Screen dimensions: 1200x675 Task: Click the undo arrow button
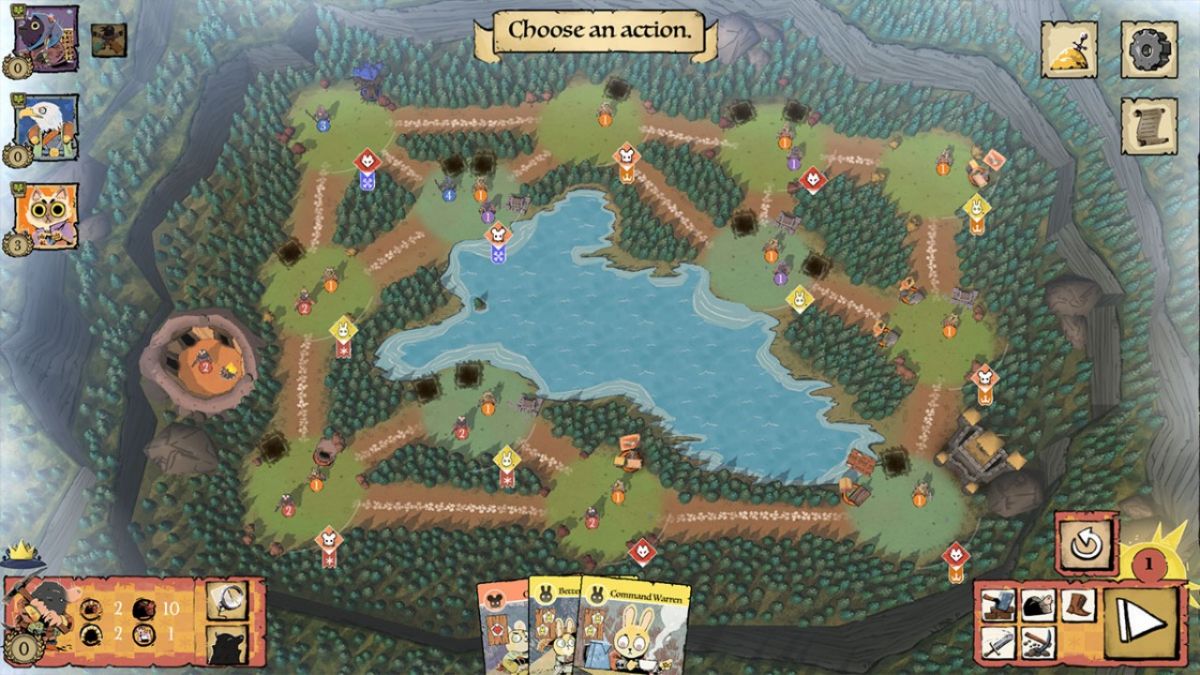(1086, 545)
